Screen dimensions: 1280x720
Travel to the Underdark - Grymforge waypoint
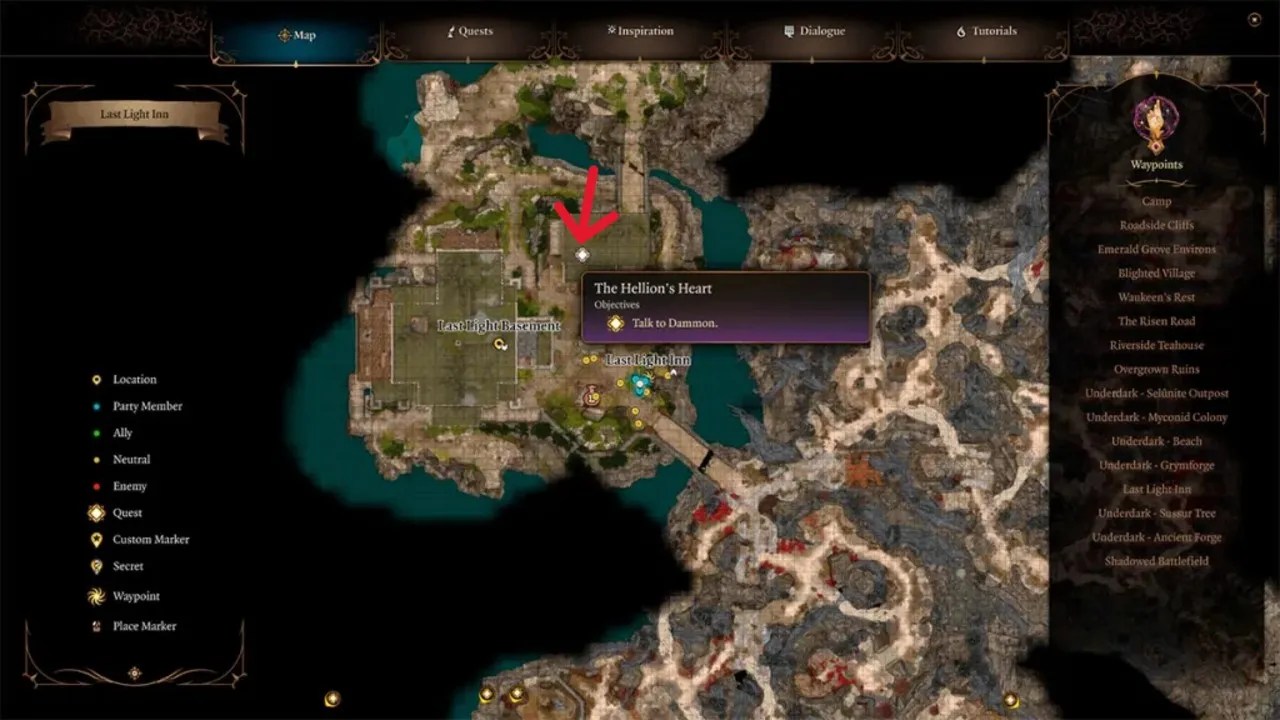click(x=1155, y=465)
